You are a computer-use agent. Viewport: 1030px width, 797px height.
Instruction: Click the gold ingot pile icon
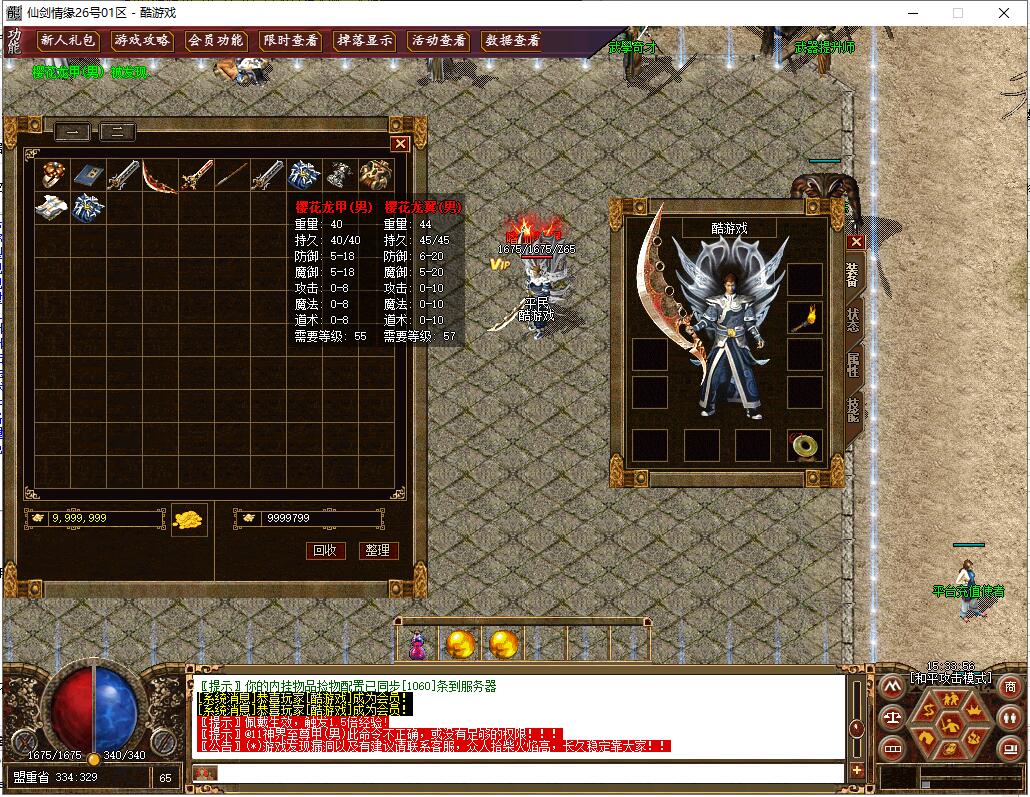pos(189,519)
